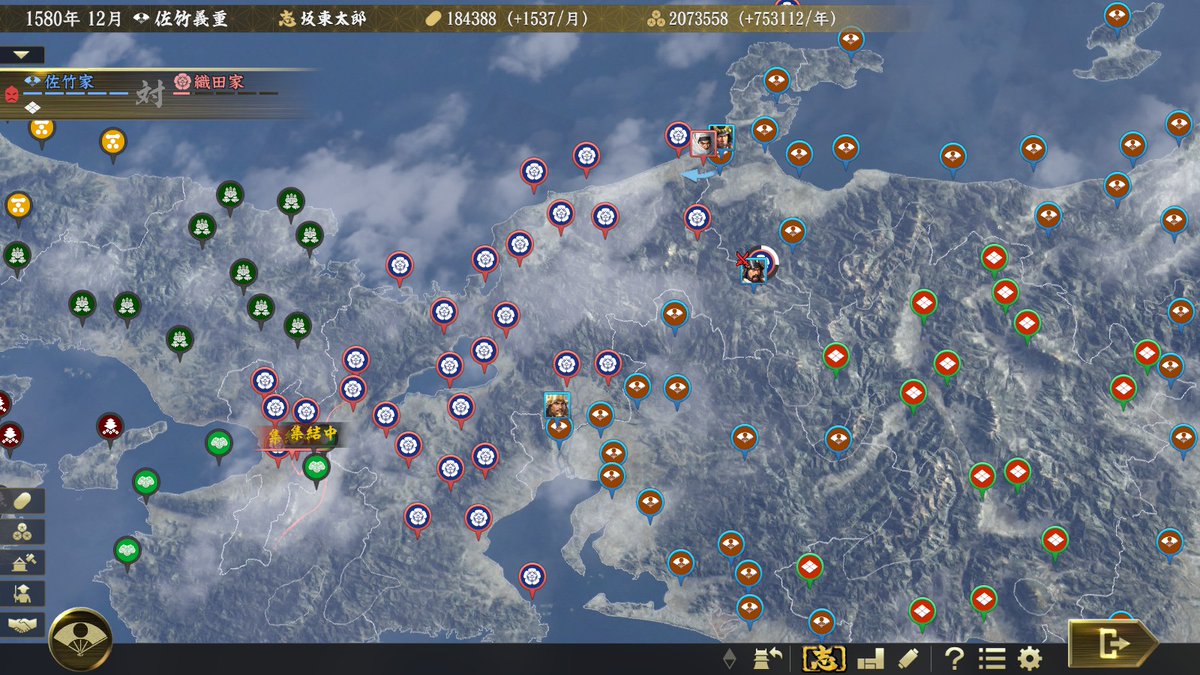Open the question mark help

tap(954, 658)
